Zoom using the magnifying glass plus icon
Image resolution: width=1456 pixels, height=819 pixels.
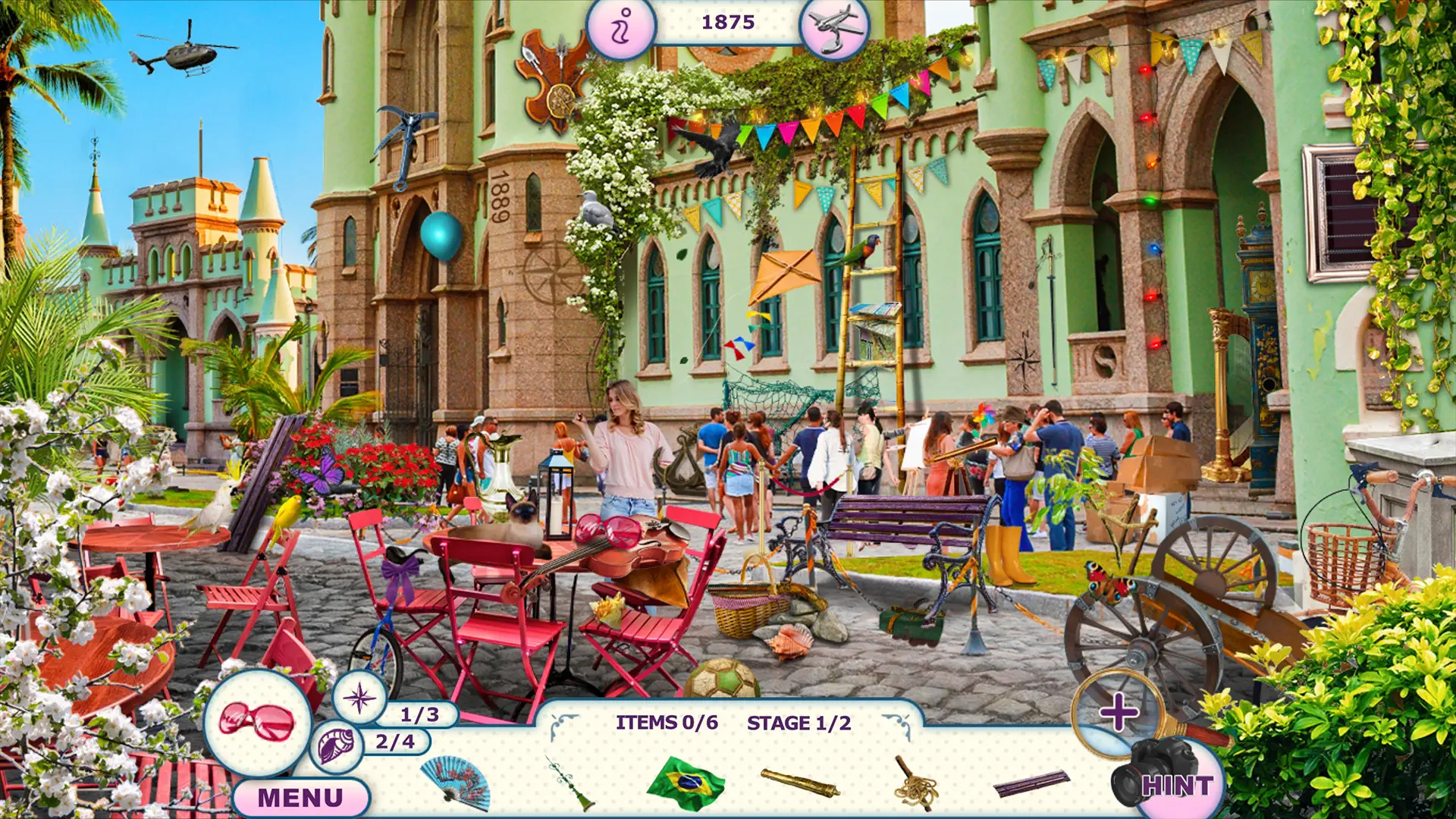1120,712
